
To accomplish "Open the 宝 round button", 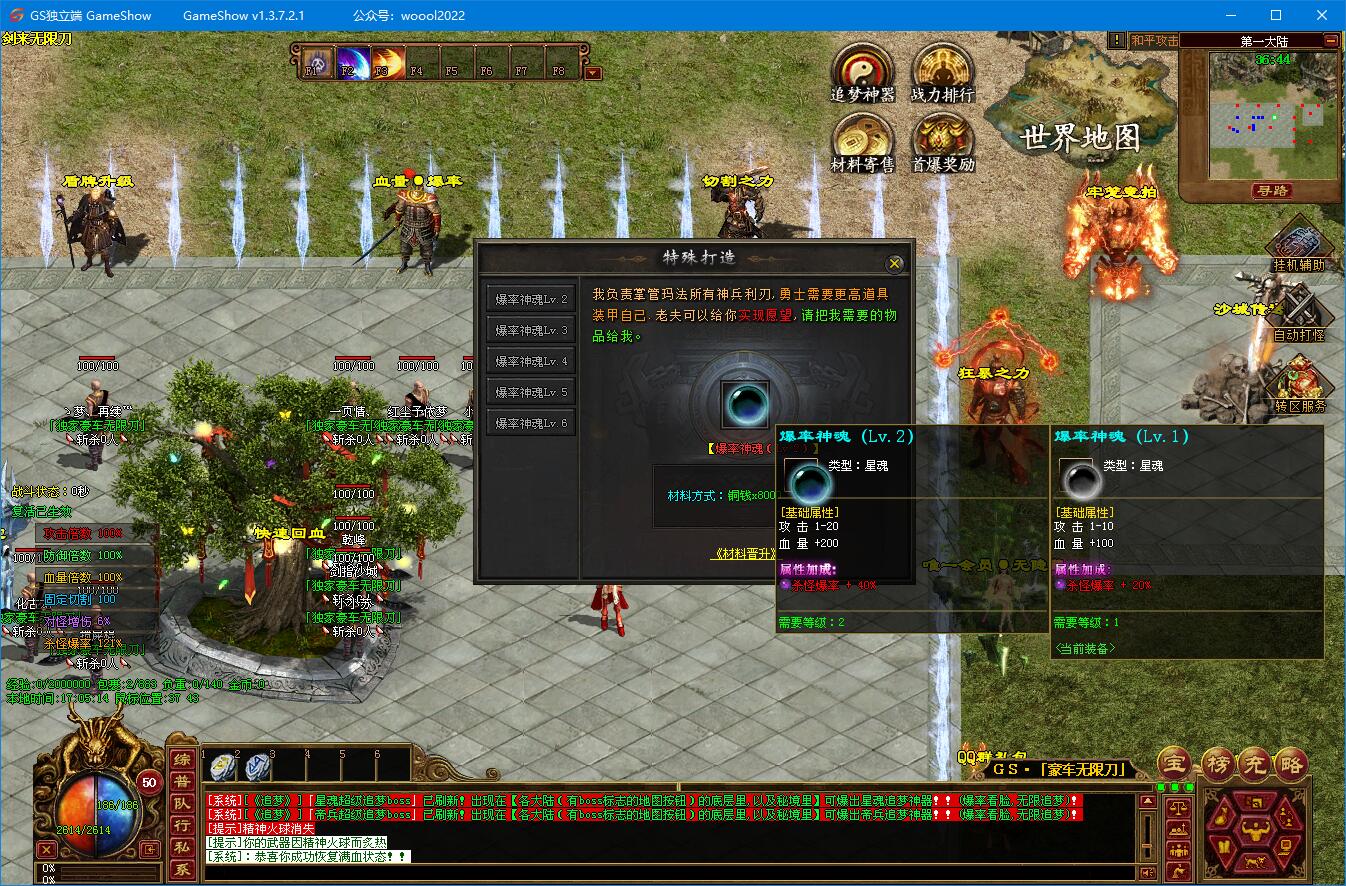I will coord(1174,763).
